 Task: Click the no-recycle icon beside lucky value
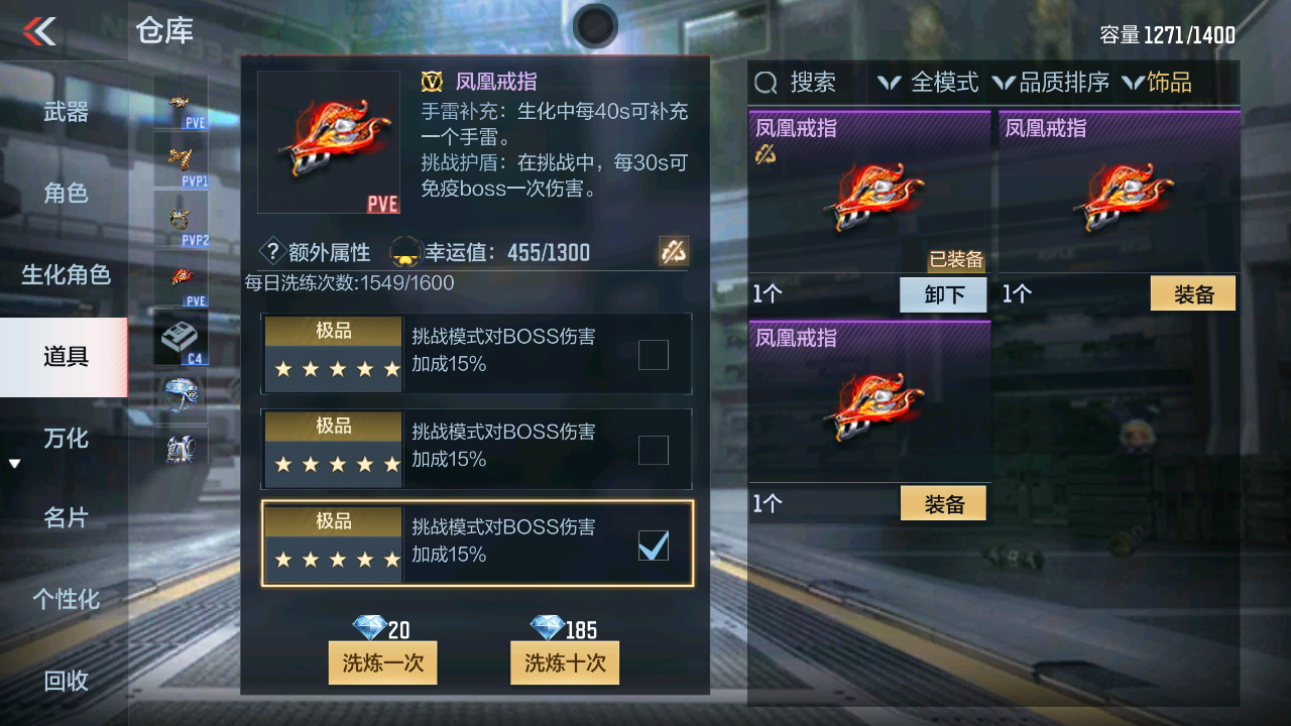[670, 252]
